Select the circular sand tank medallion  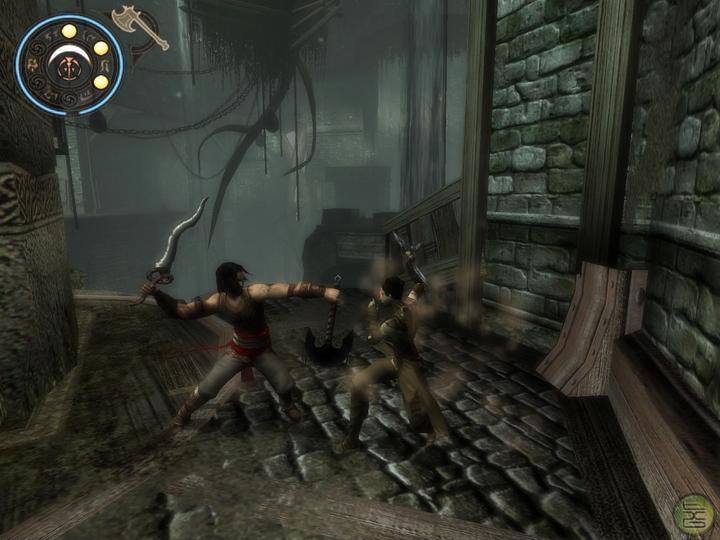click(x=69, y=64)
